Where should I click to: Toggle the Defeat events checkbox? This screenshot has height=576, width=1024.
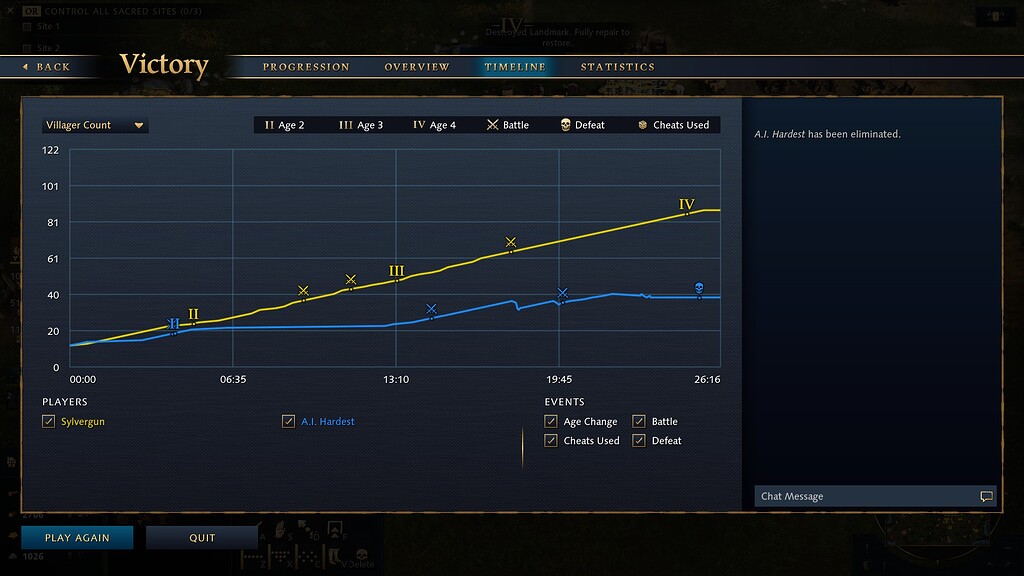pos(639,441)
